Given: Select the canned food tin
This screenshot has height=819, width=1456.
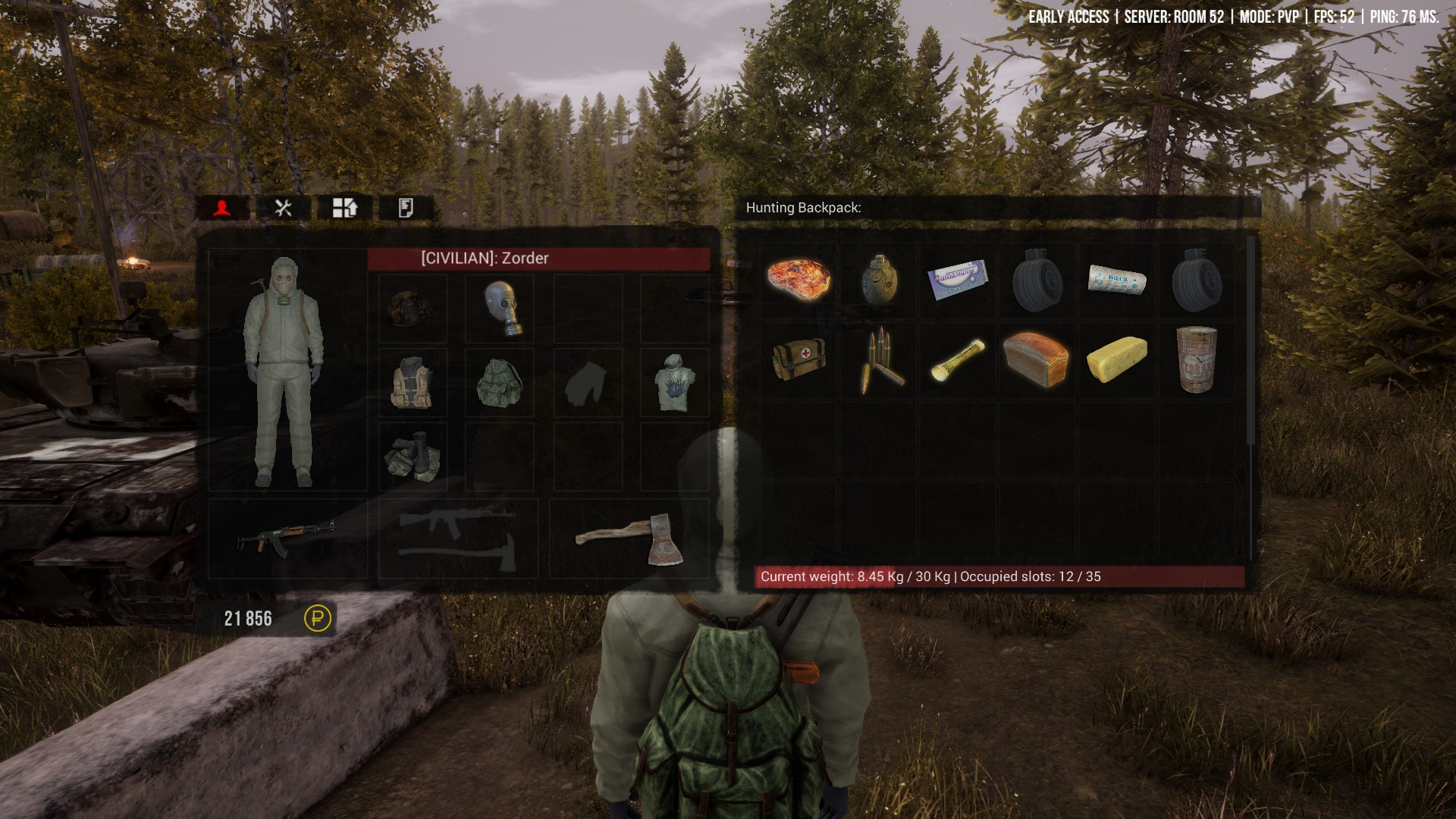Looking at the screenshot, I should coord(1197,359).
